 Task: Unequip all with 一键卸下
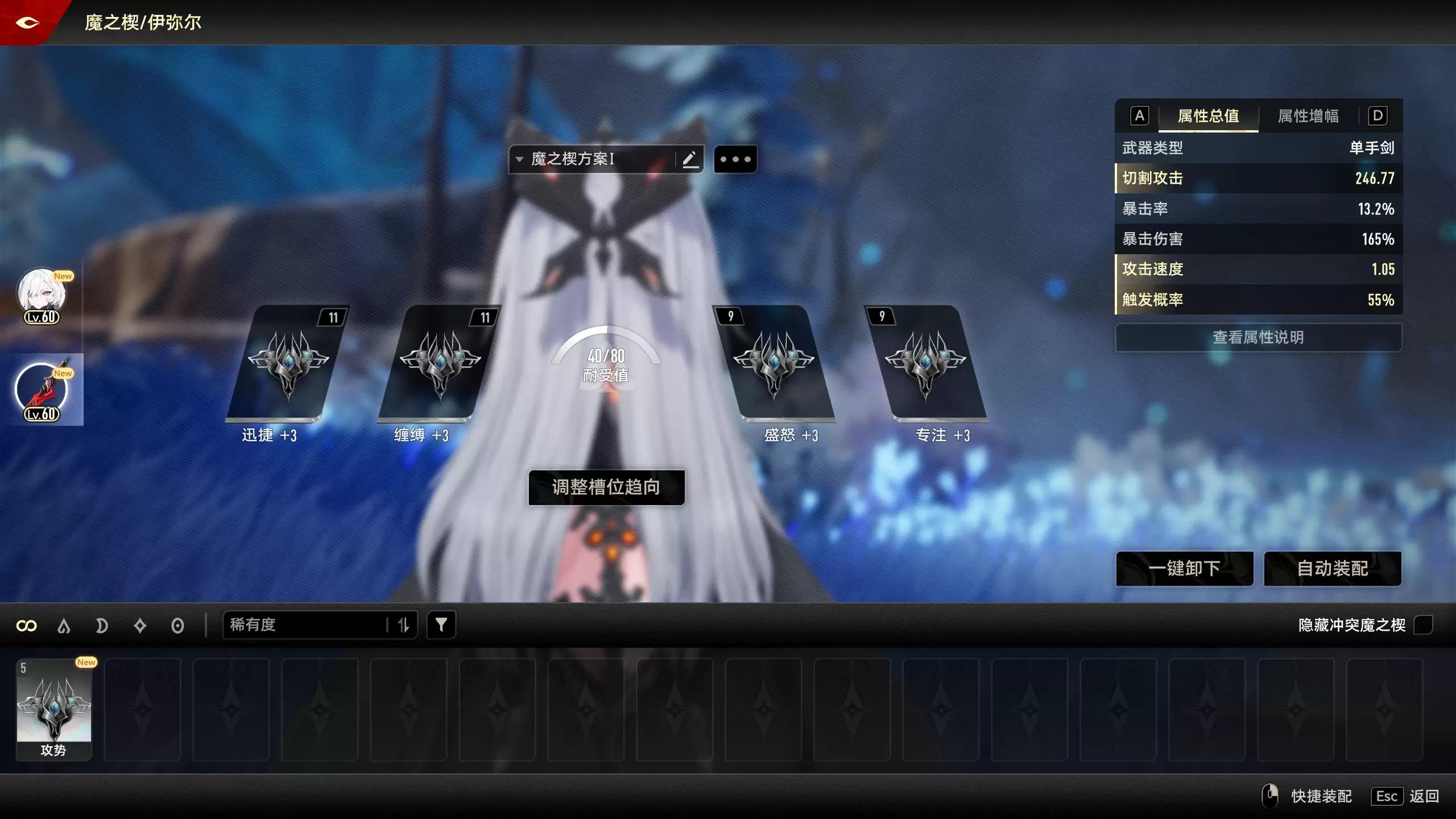[x=1184, y=568]
